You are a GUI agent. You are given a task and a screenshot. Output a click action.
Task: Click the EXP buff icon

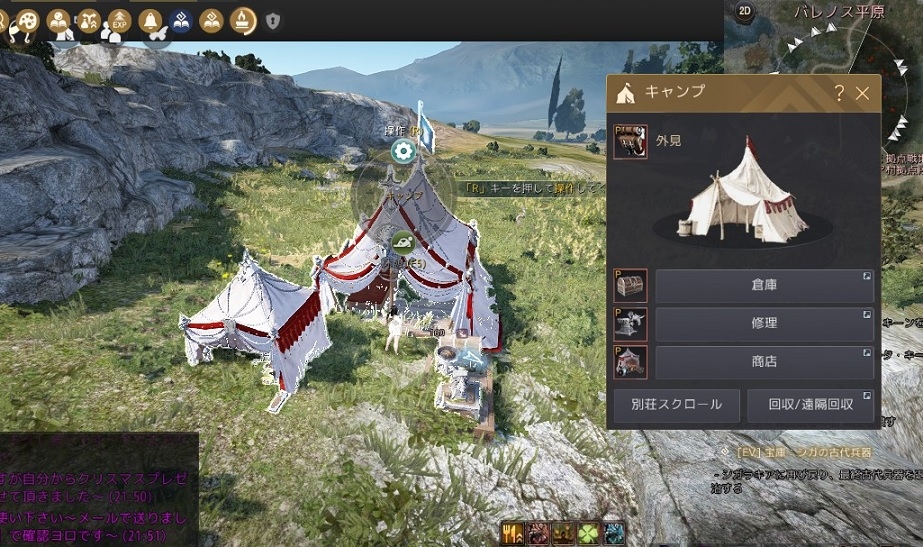pos(121,20)
